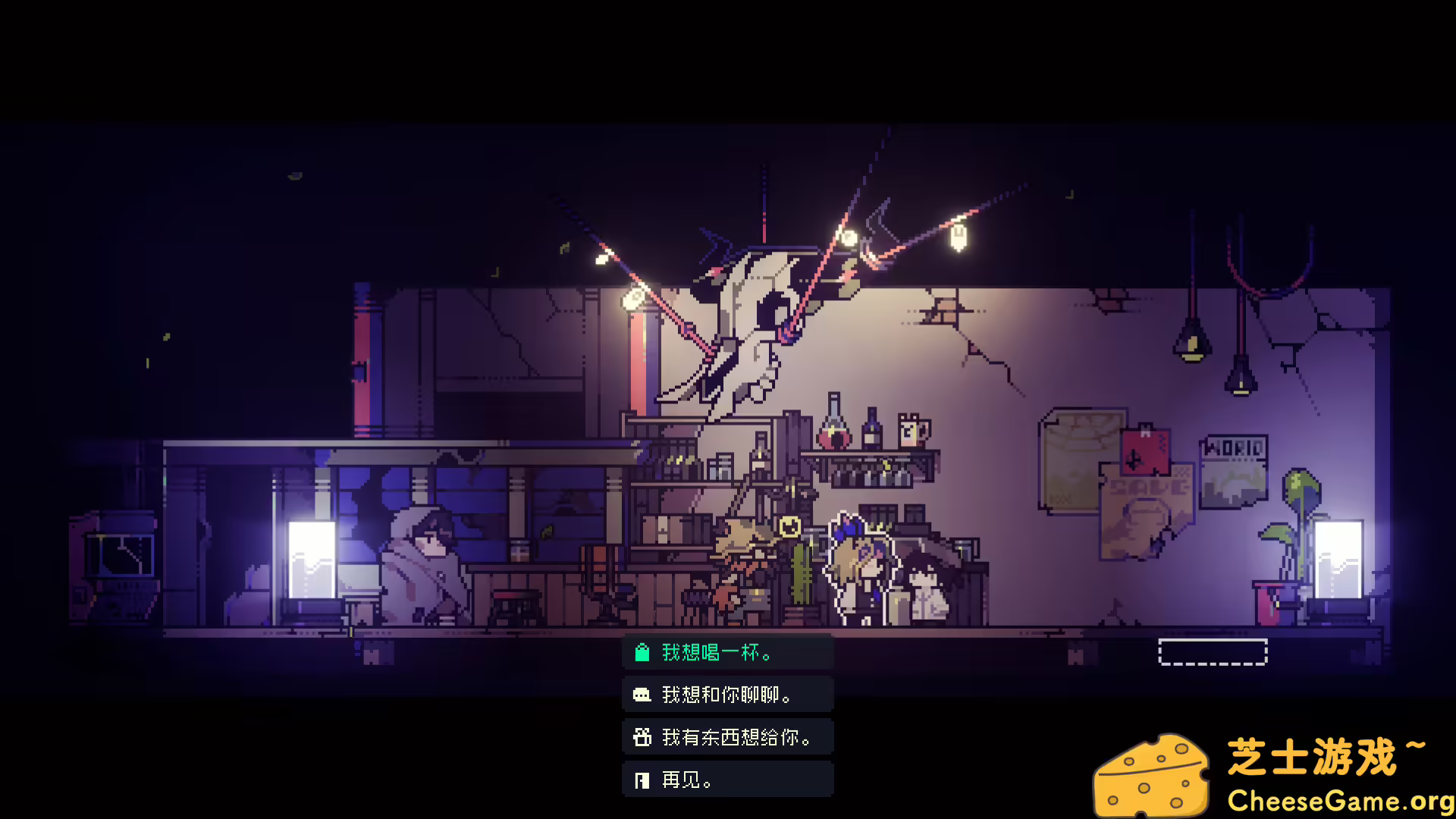Choose the 我想喝一杯 dialogue option

coord(717,651)
